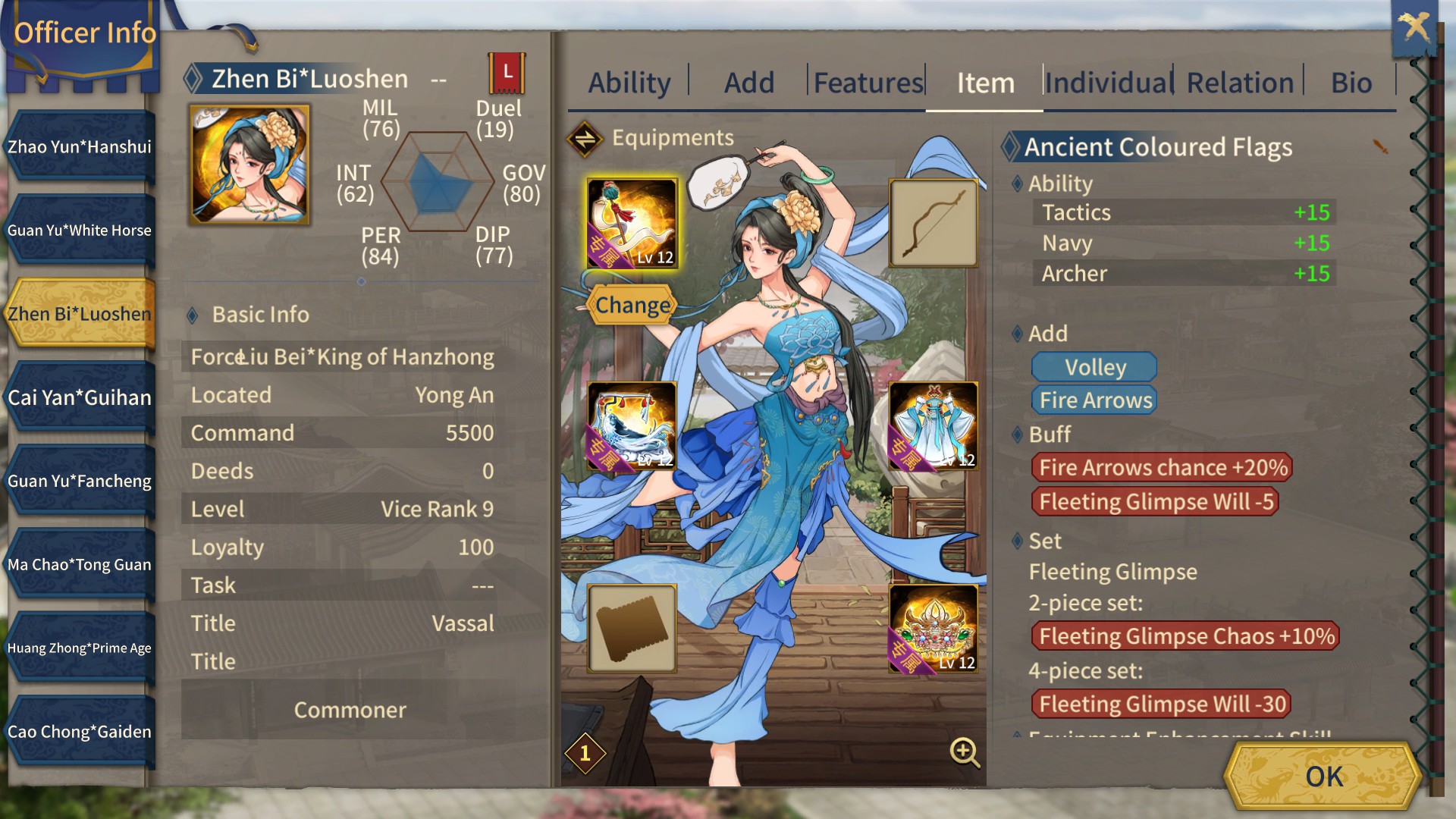Open the Relation tab
This screenshot has width=1456, height=819.
tap(1240, 83)
